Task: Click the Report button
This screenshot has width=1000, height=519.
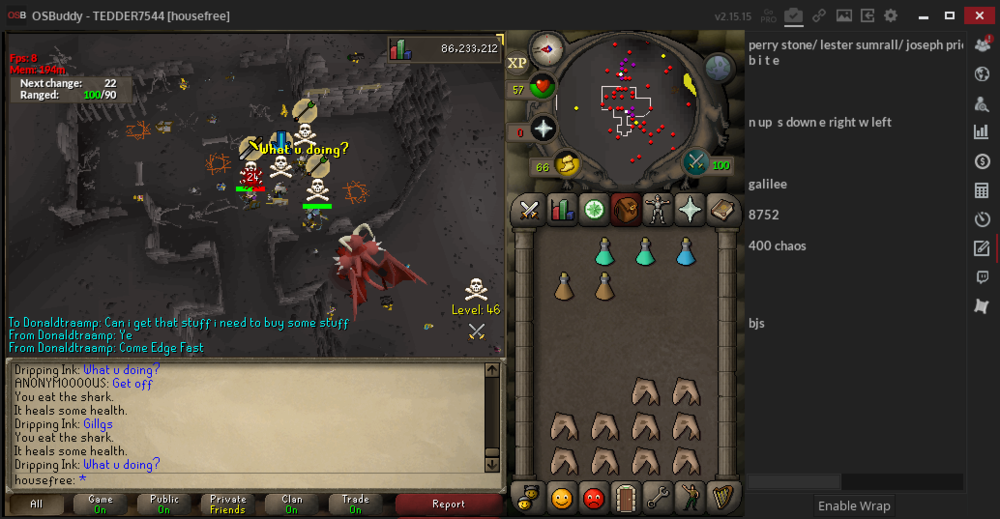Action: (x=448, y=504)
